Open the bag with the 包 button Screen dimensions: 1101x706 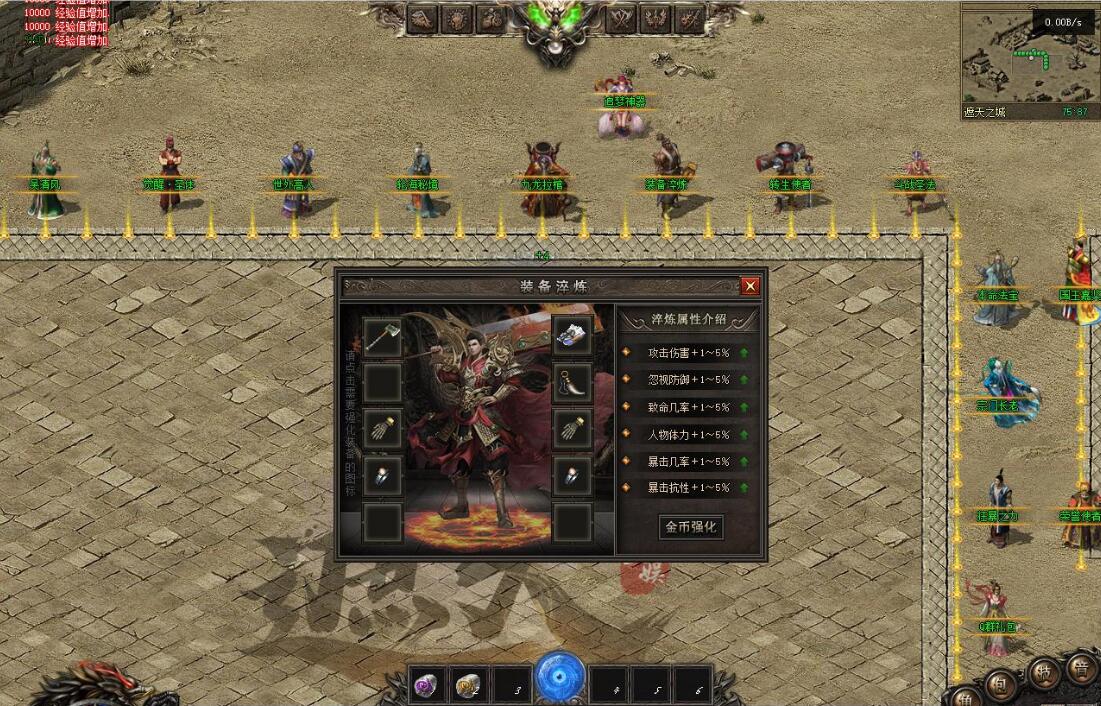pos(999,683)
